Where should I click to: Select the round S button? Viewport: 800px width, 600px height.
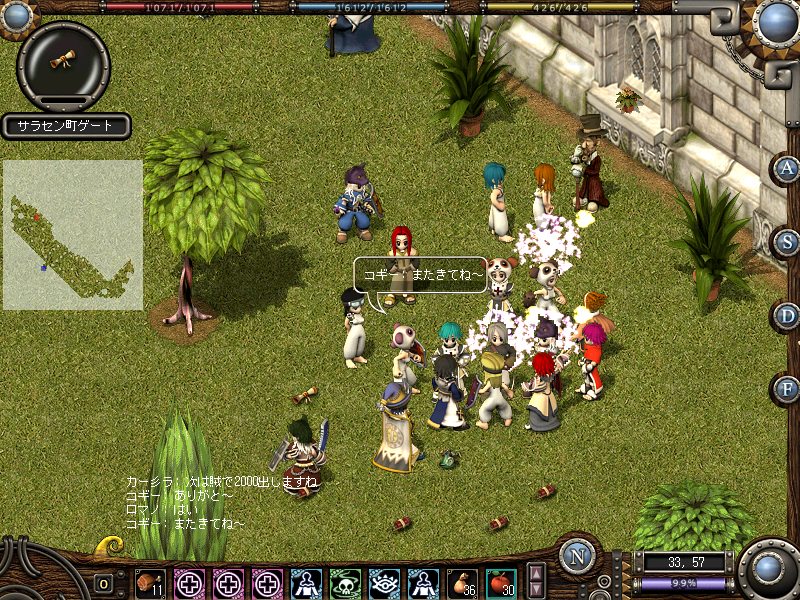788,241
